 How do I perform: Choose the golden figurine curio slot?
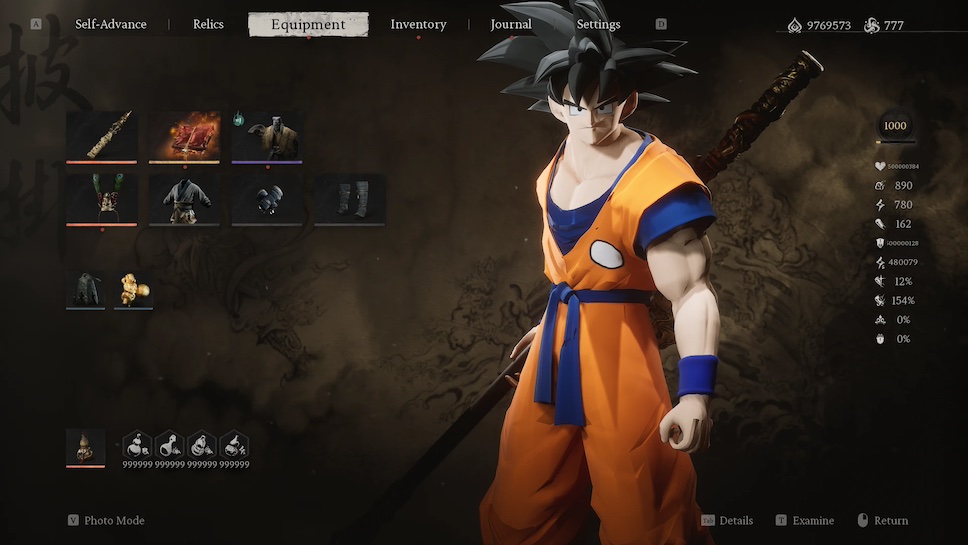[133, 289]
